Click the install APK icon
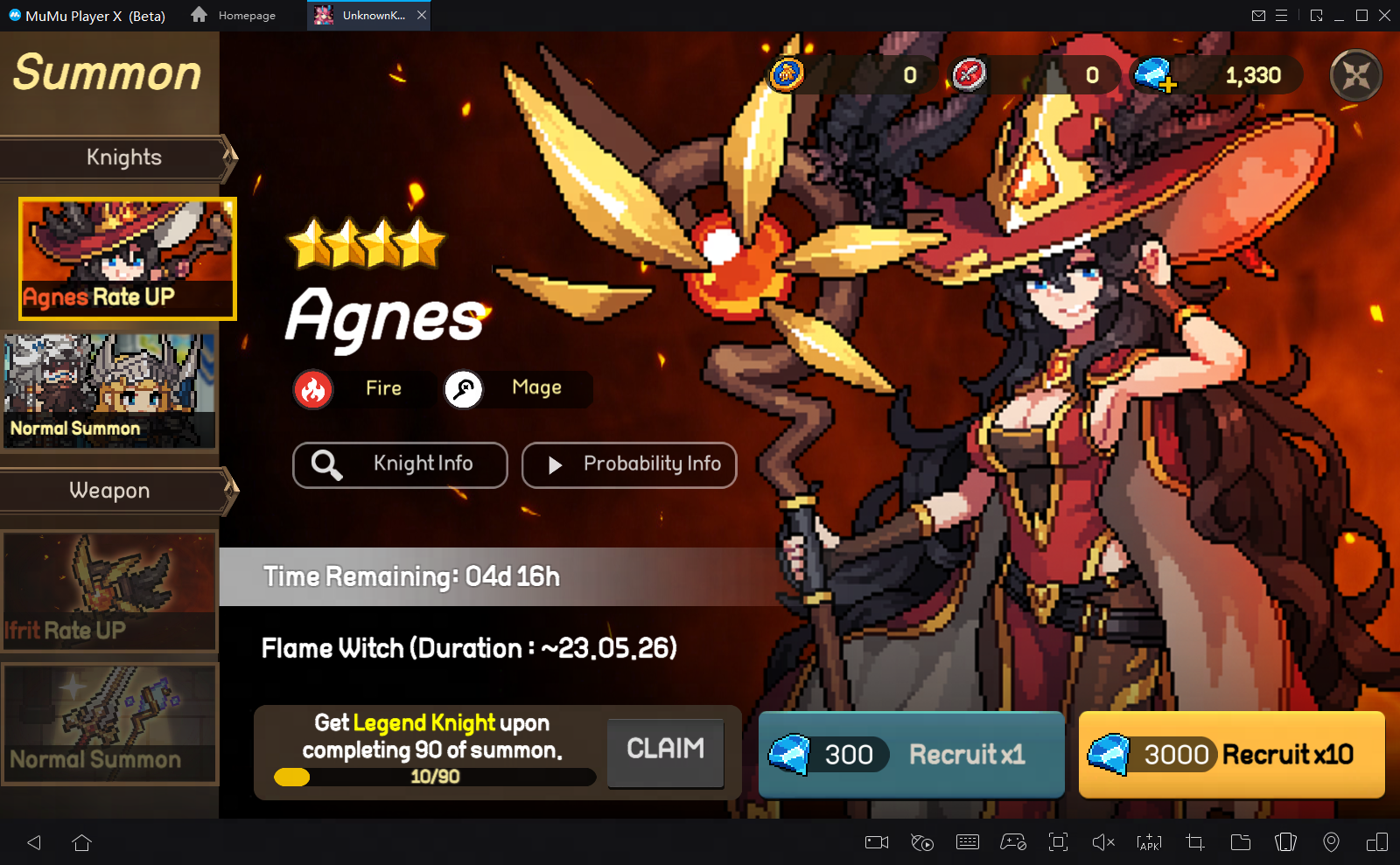The image size is (1400, 865). pos(1148,842)
